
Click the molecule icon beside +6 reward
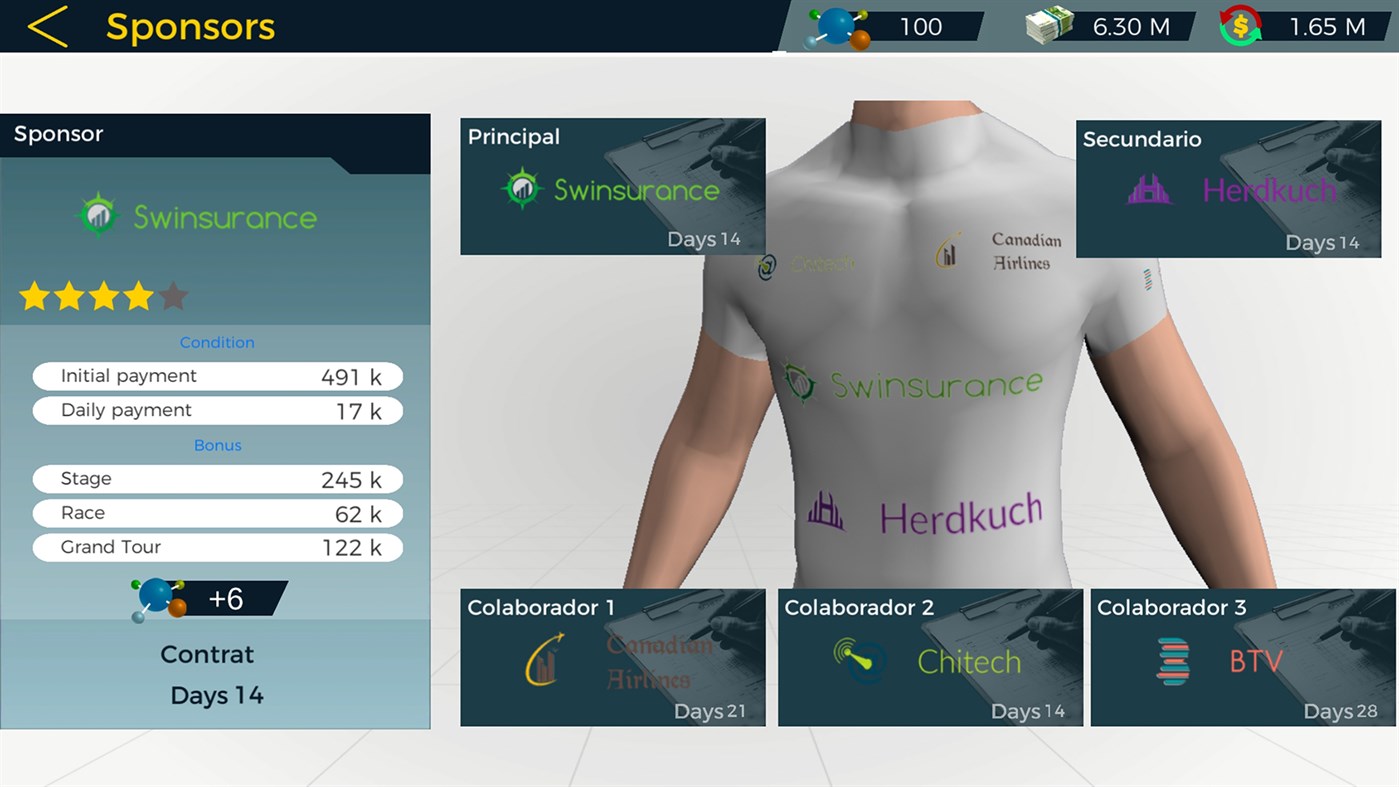coord(158,596)
